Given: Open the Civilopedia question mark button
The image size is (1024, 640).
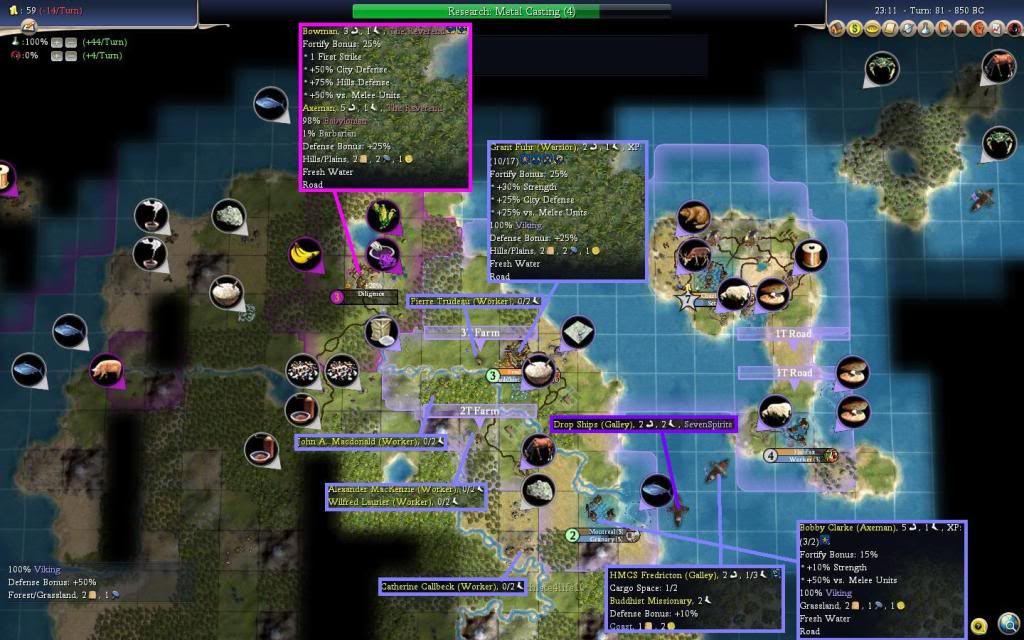Looking at the screenshot, I should [x=979, y=627].
